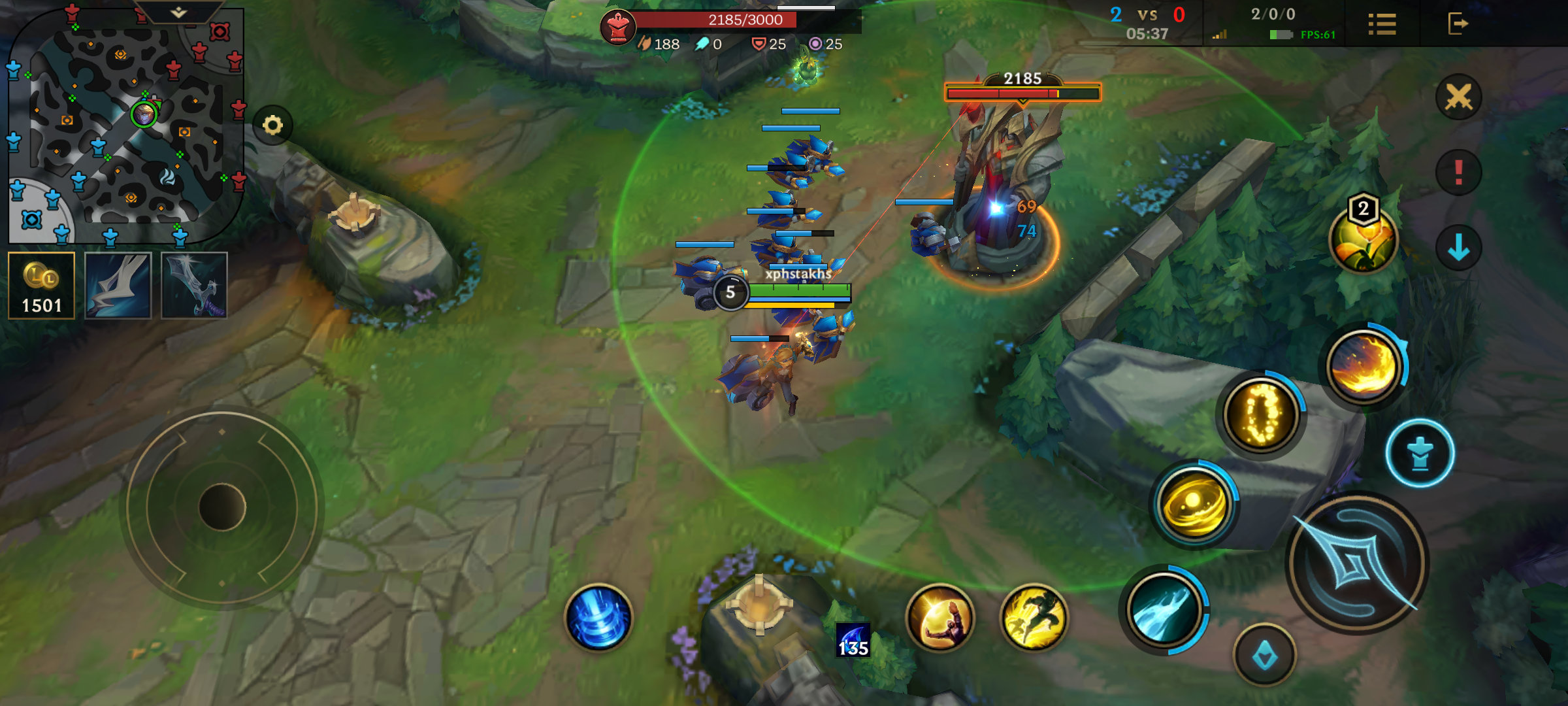Use the honeyfruit flower item
Image resolution: width=1568 pixels, height=706 pixels.
point(1363,241)
